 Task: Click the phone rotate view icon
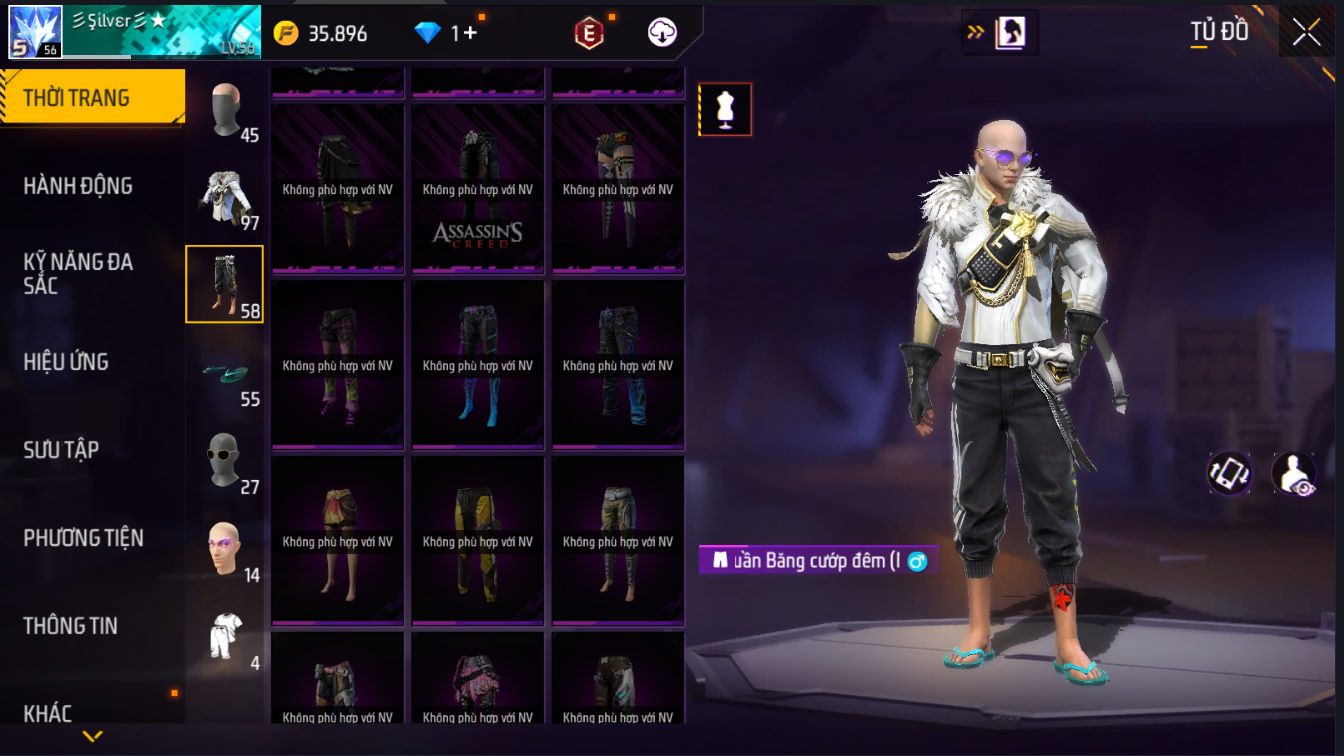(x=1230, y=473)
